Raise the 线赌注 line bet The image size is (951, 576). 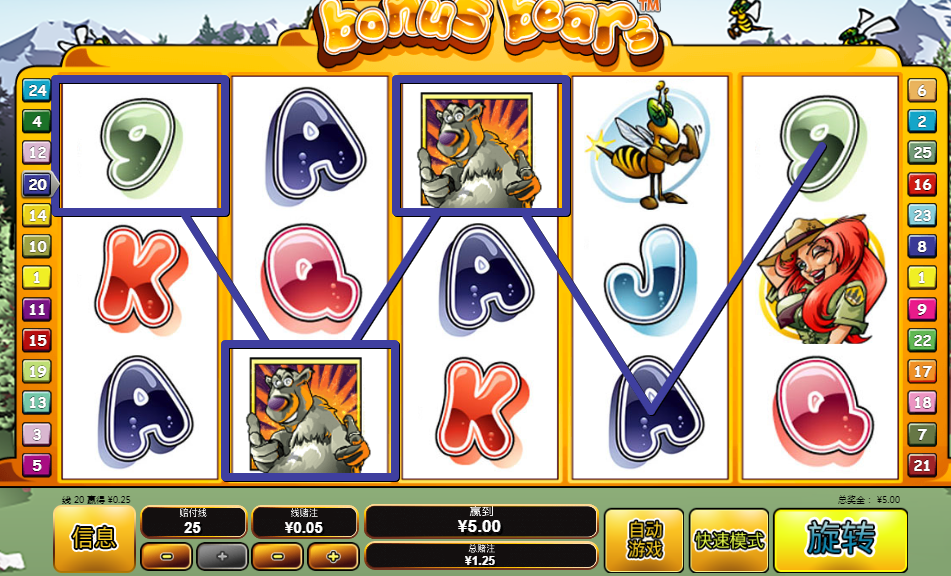tap(333, 556)
